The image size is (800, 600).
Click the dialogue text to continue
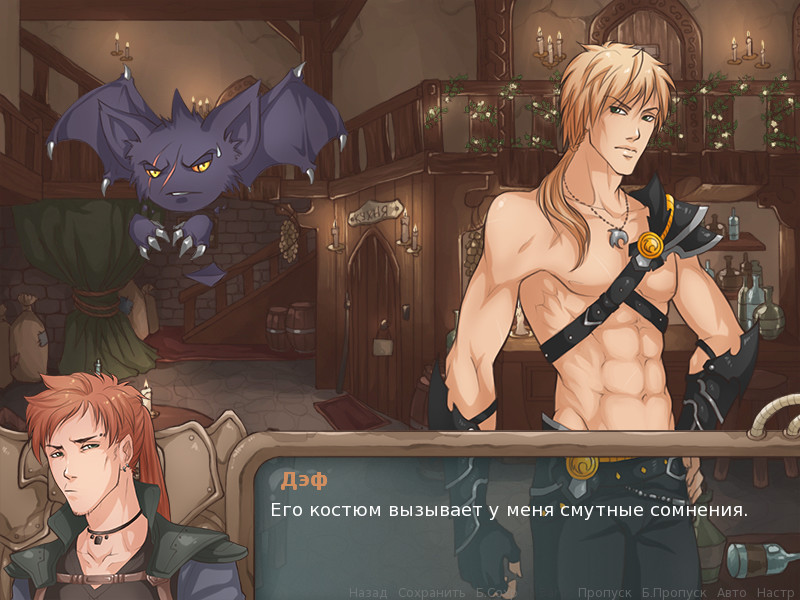509,510
